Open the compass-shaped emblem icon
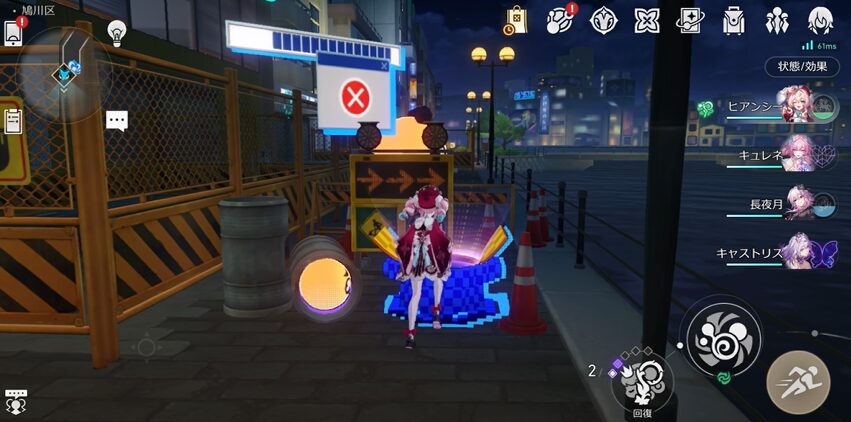 coord(603,20)
